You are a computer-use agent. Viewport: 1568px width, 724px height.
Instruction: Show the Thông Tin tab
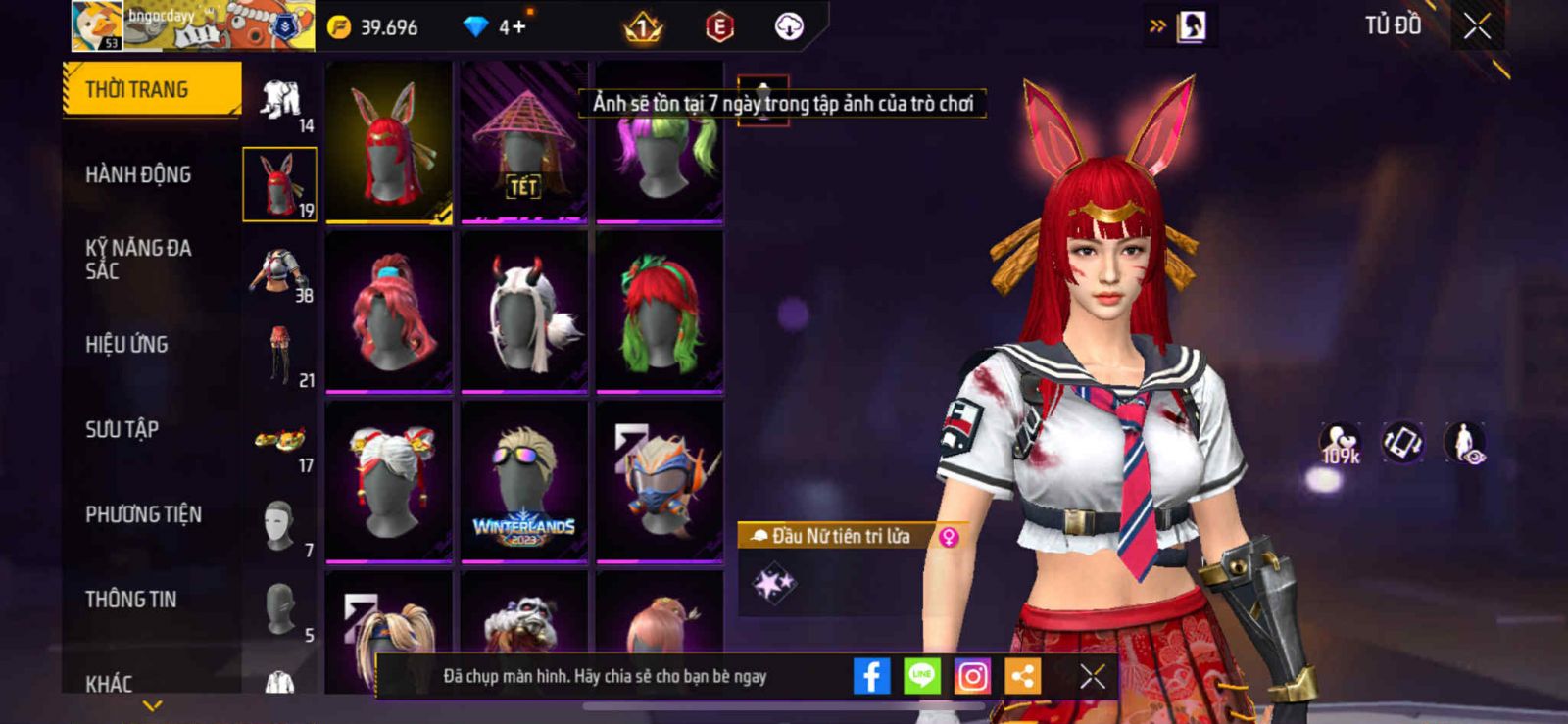coord(130,600)
